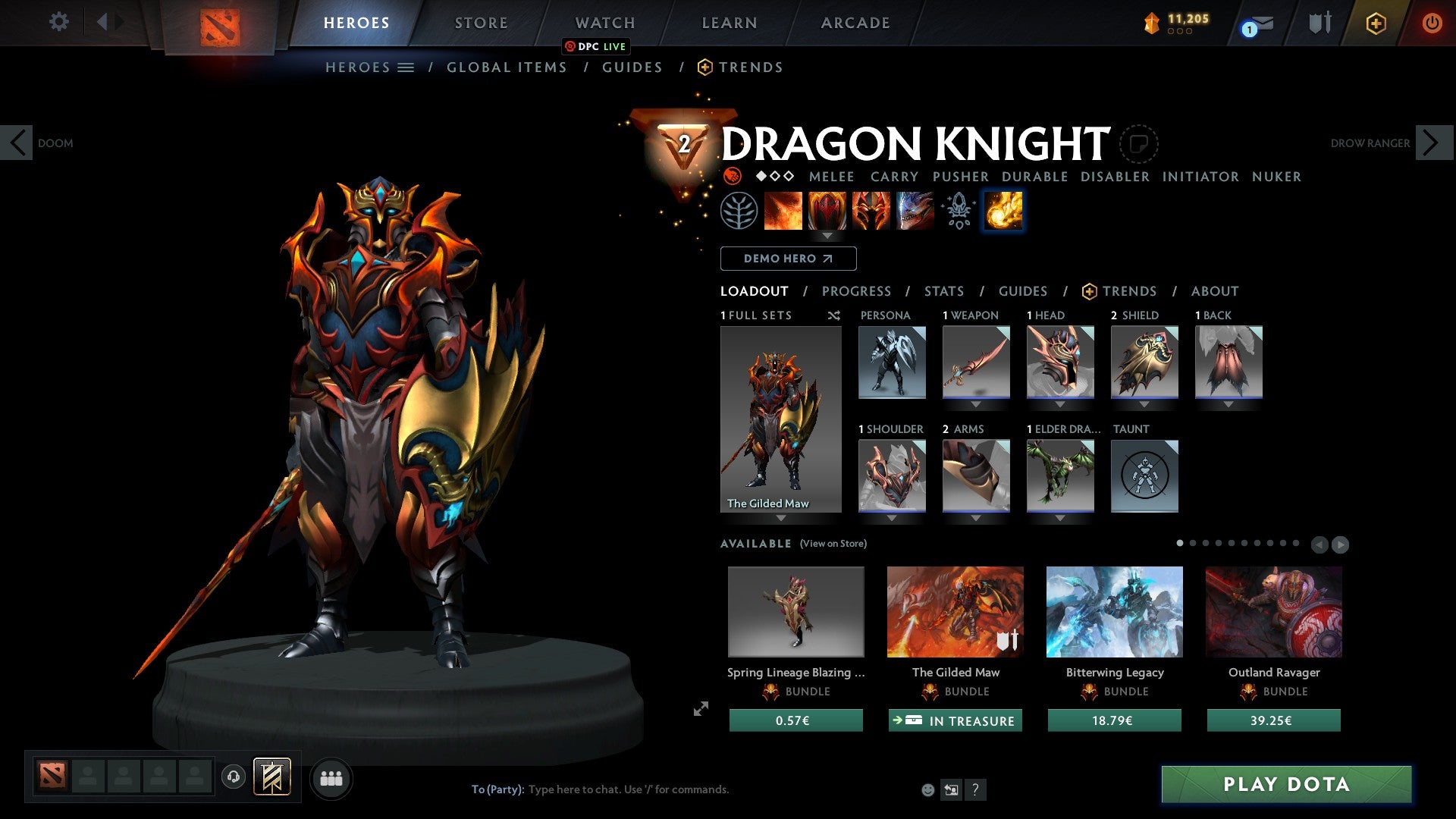This screenshot has width=1456, height=819.
Task: Expand the chevron under the Dragon Blood ability
Action: pos(827,236)
